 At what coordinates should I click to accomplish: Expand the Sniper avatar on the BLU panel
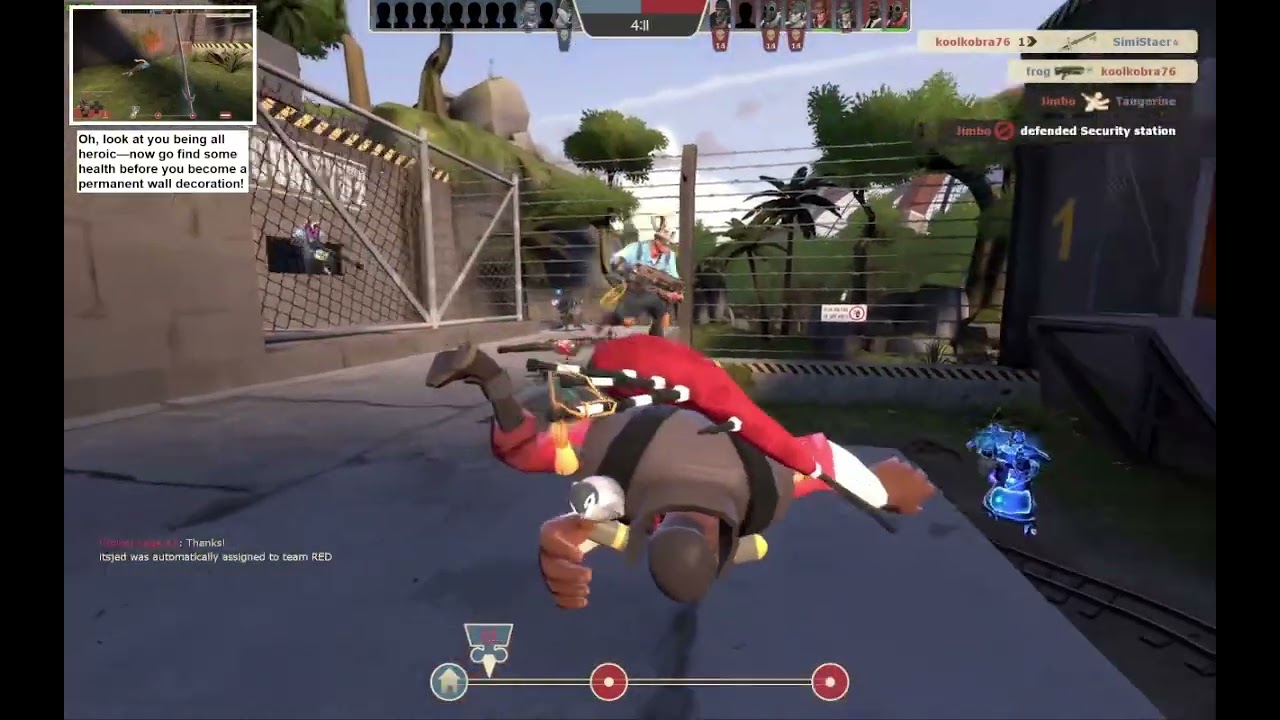point(564,14)
